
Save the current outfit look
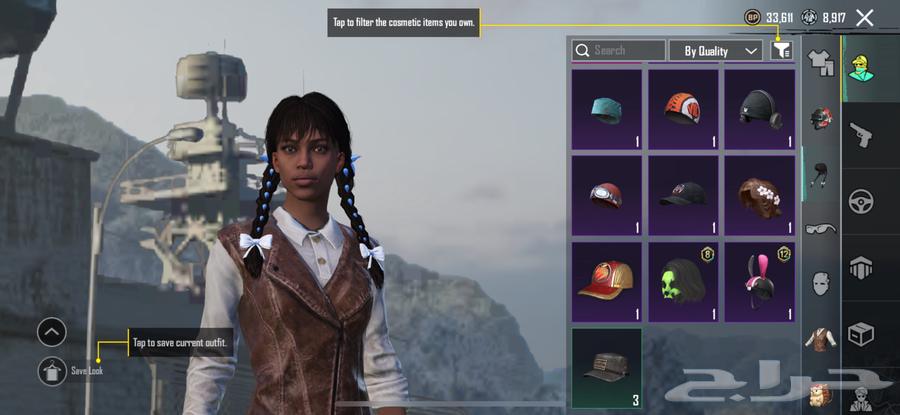pyautogui.click(x=51, y=371)
